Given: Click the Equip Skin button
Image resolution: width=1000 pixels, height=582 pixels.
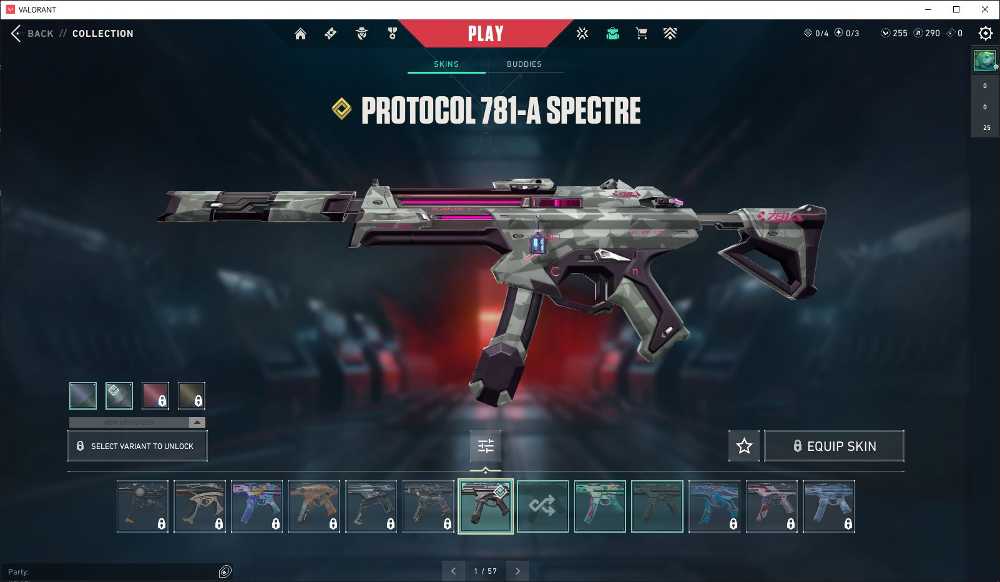Looking at the screenshot, I should tap(834, 446).
